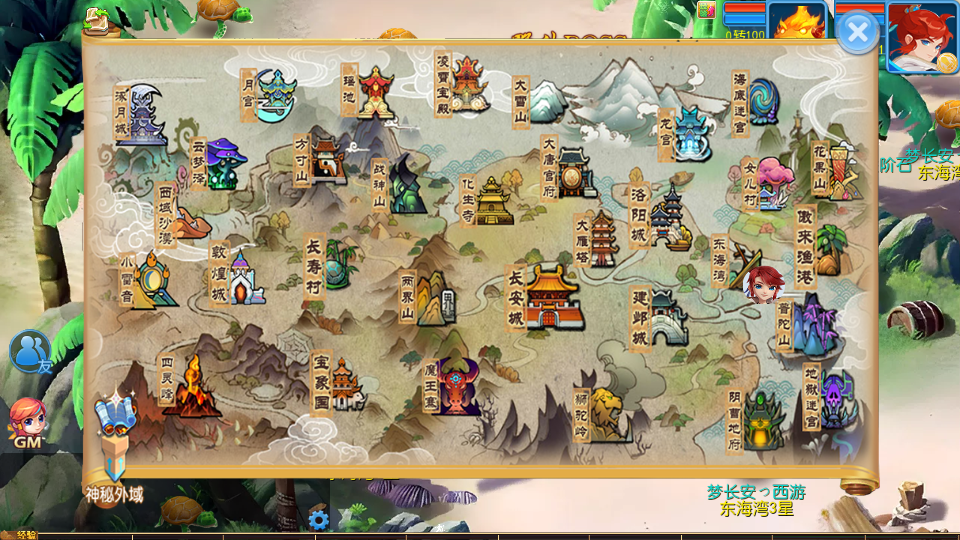Screen dimensions: 960x540
Task: Select 长寿村 on the world map
Action: tap(339, 262)
